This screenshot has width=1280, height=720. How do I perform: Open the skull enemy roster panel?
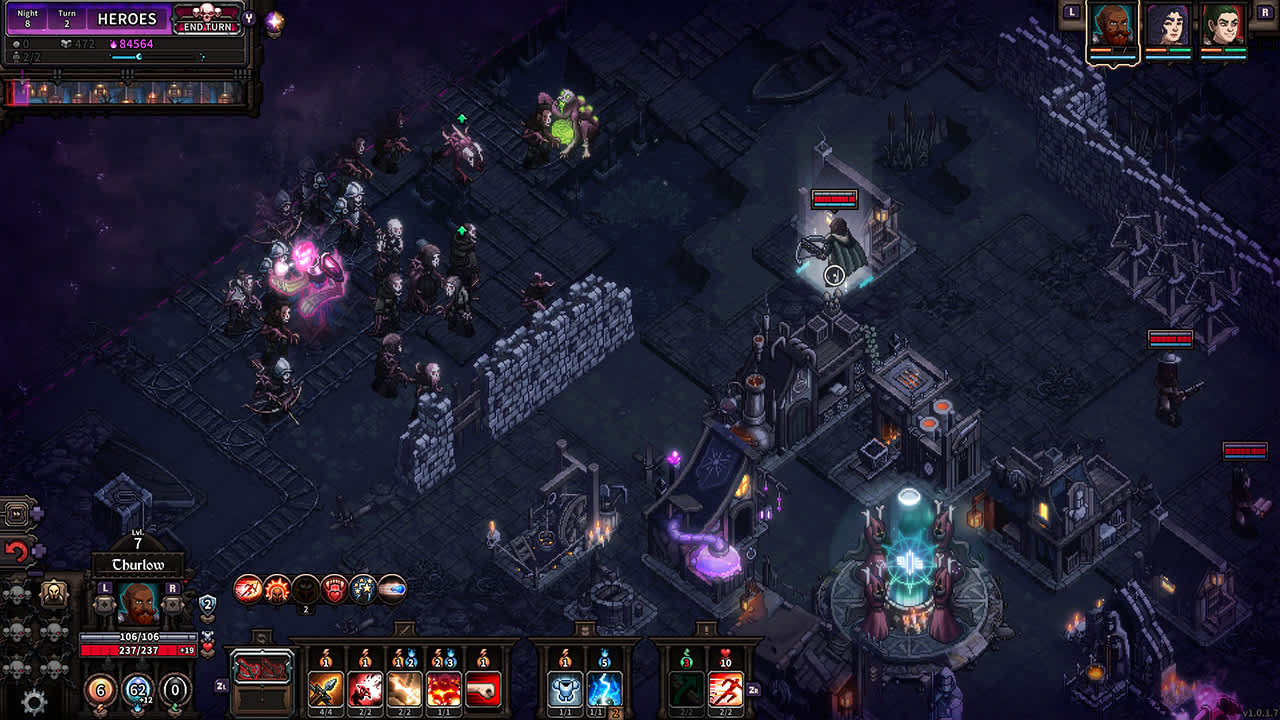55,593
